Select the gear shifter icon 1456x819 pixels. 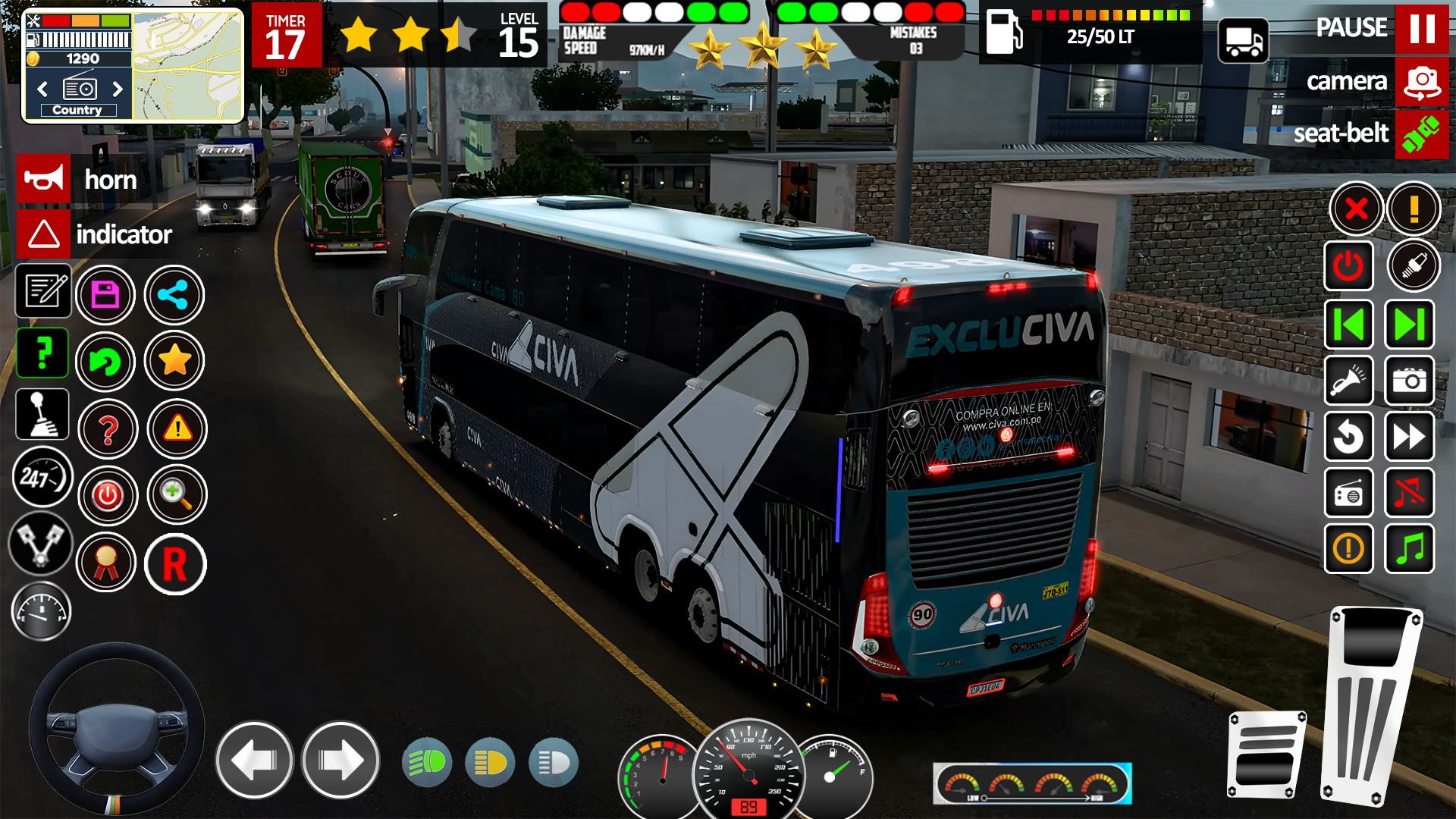42,414
